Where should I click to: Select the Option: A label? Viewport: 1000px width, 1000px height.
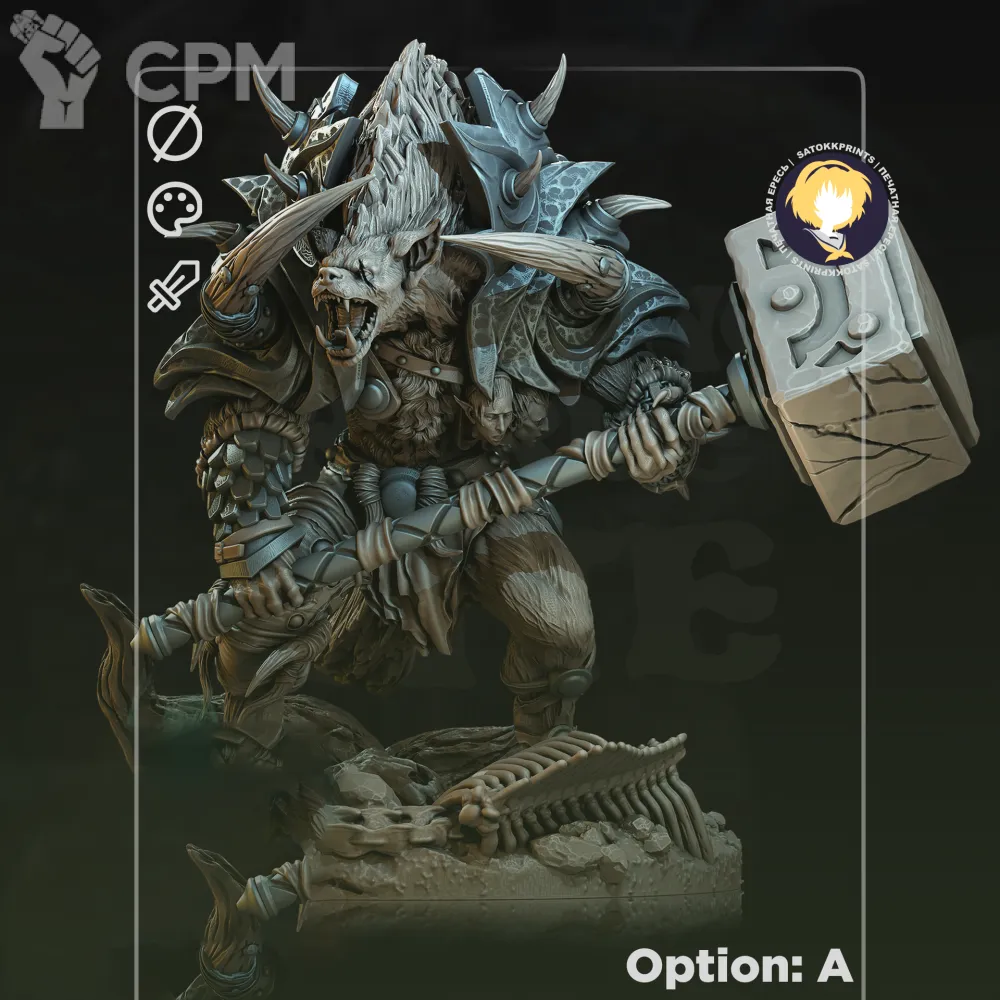[738, 966]
